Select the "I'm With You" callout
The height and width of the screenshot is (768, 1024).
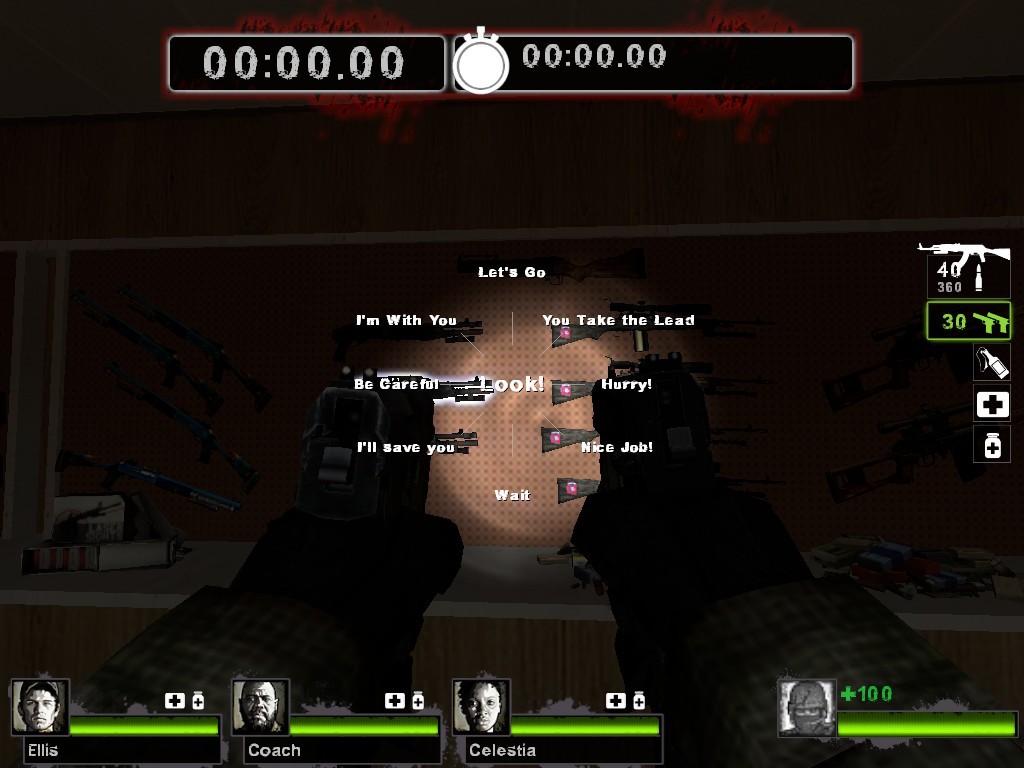(x=406, y=320)
